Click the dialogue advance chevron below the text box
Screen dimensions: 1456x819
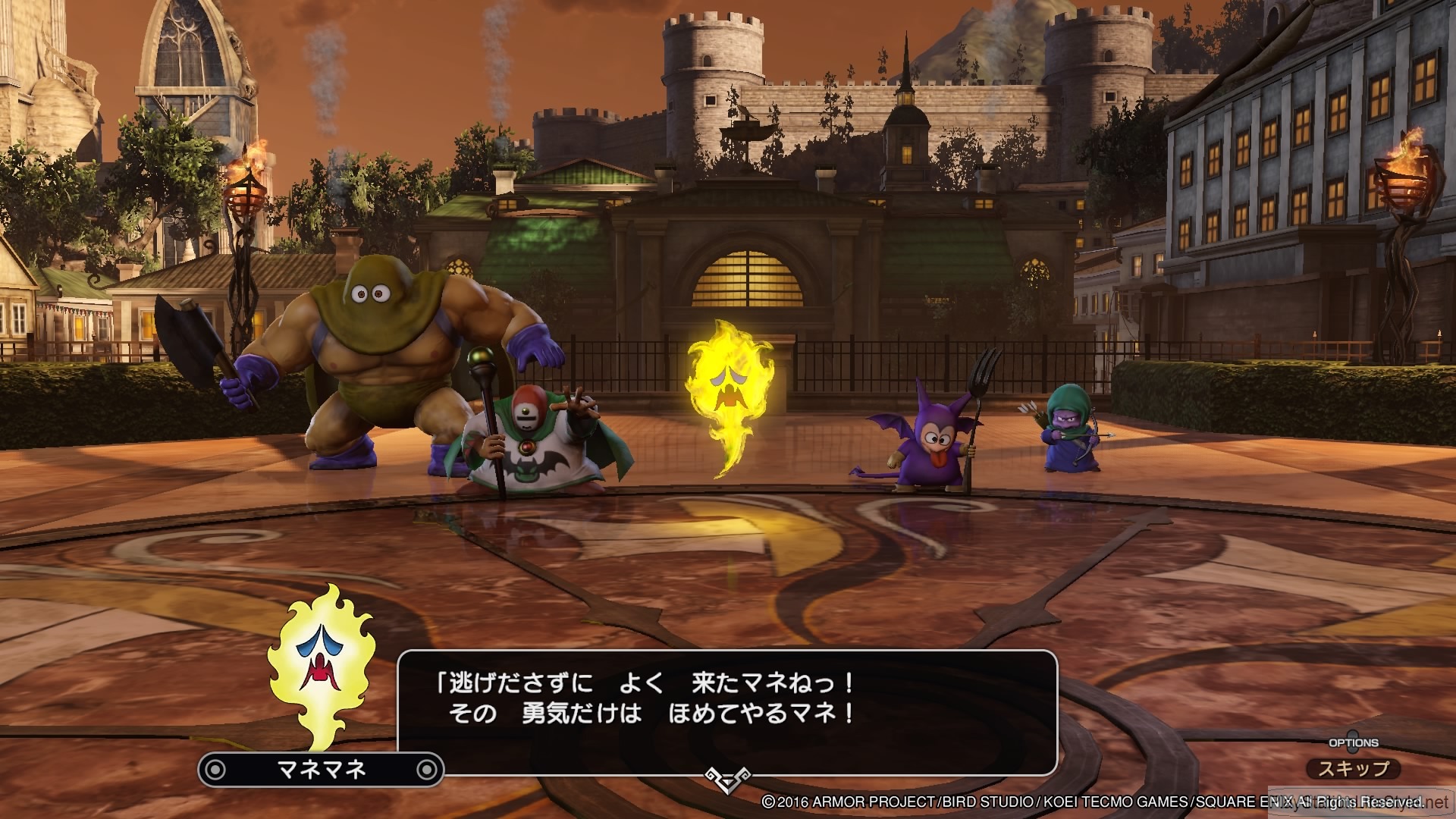point(727,780)
